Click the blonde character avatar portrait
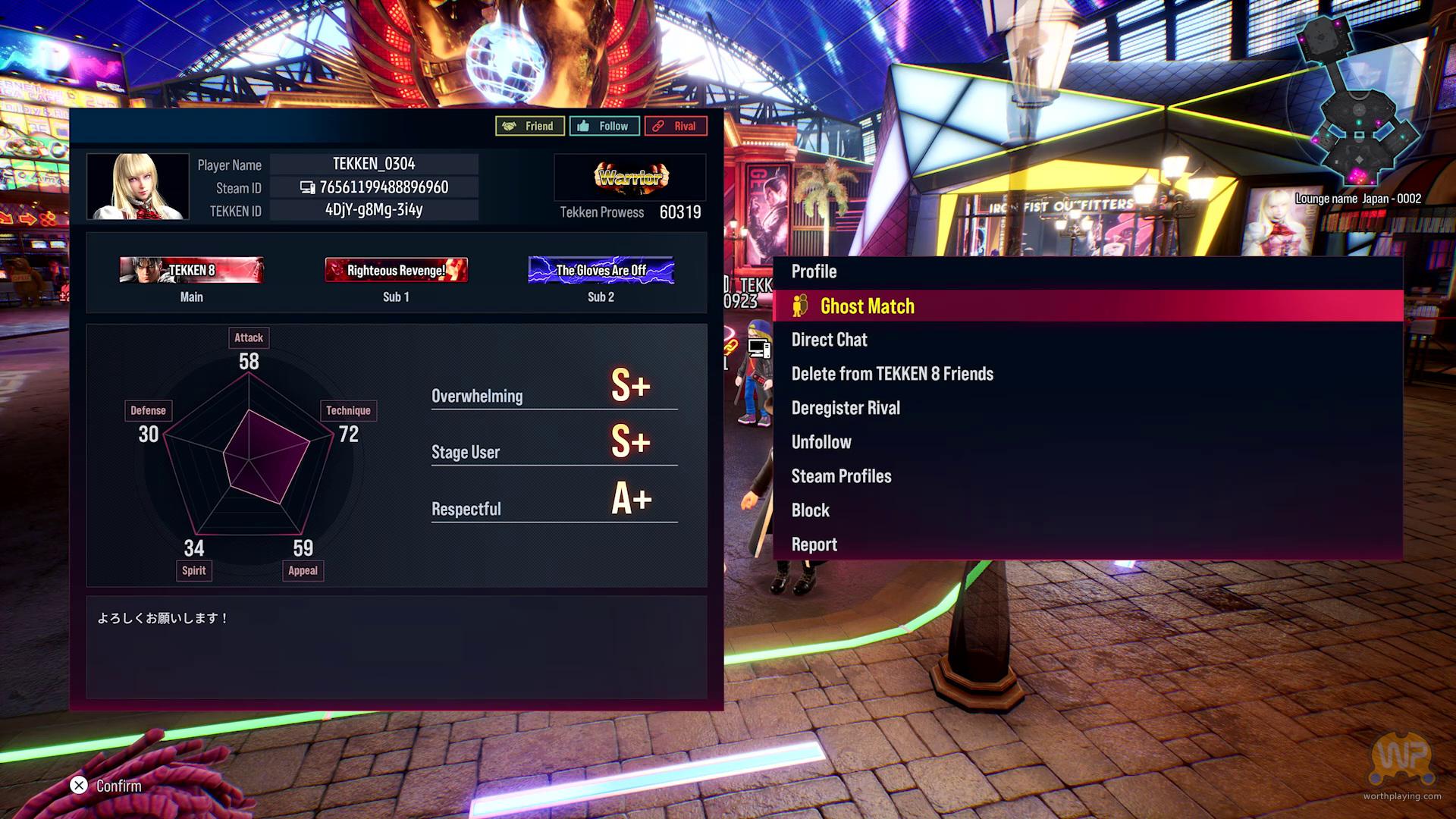The width and height of the screenshot is (1456, 819). coord(138,187)
